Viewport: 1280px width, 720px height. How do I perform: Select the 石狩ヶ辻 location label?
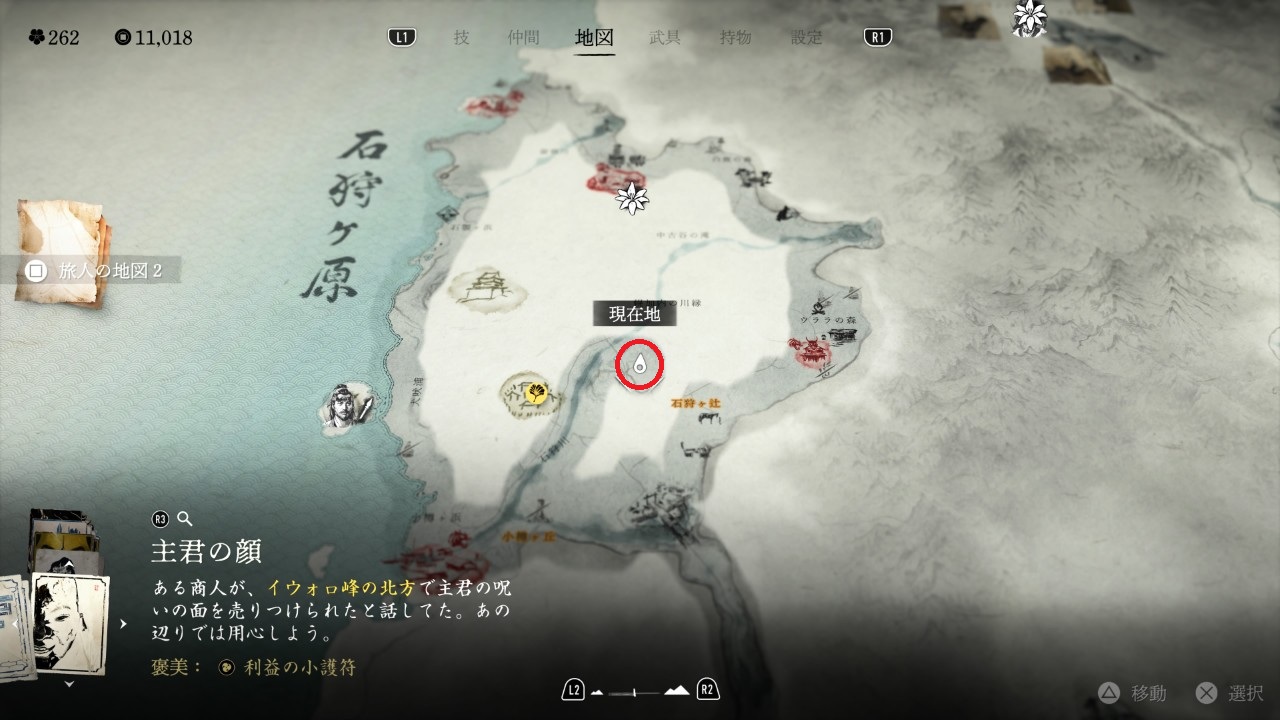[696, 404]
